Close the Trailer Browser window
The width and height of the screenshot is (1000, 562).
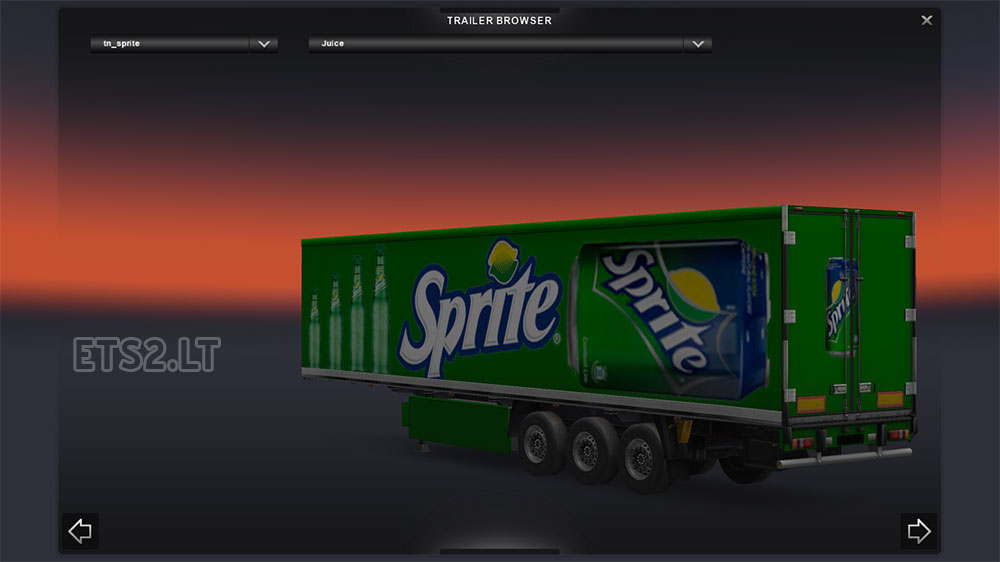pyautogui.click(x=927, y=20)
